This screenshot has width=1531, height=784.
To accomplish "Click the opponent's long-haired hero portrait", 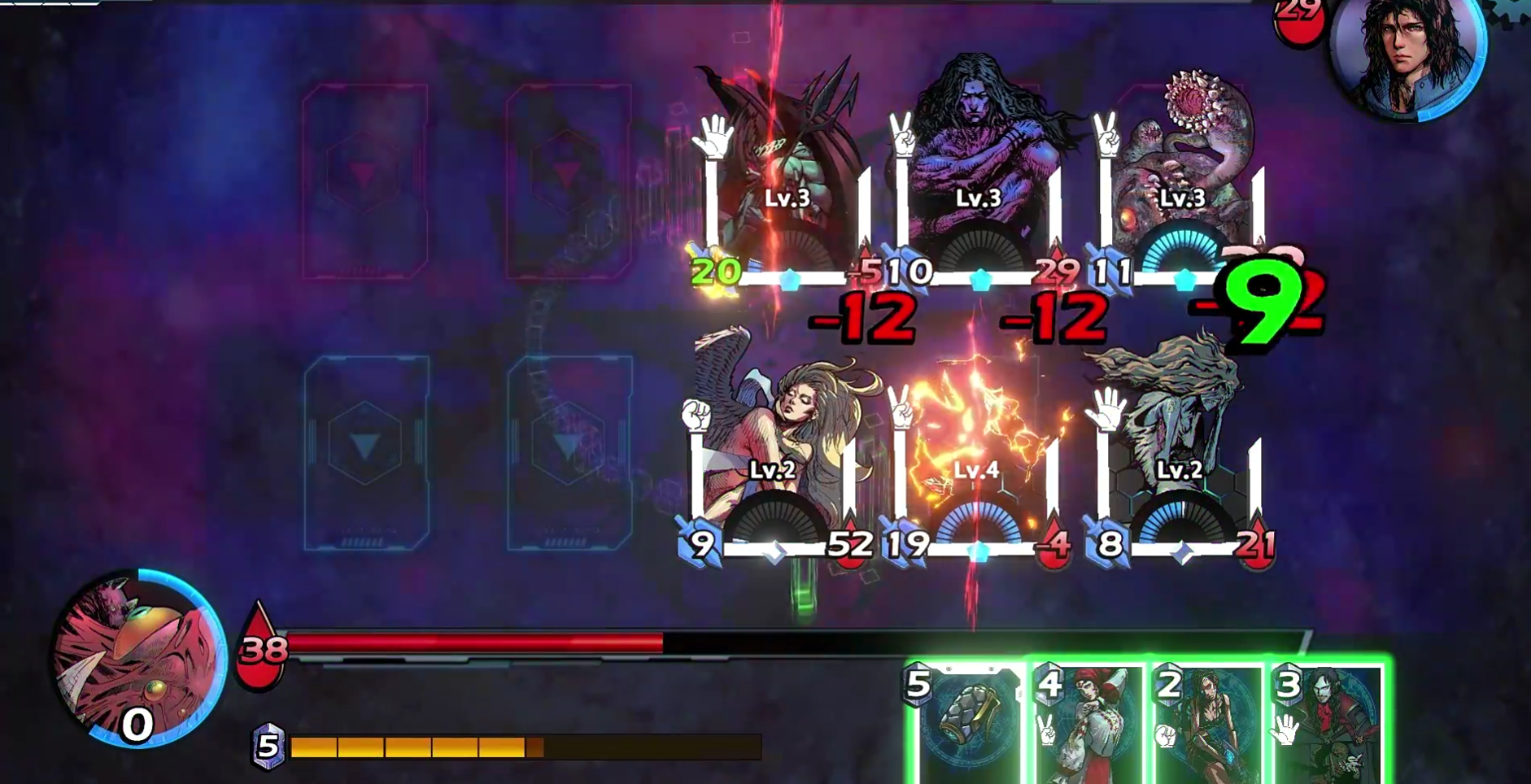I will click(1409, 53).
